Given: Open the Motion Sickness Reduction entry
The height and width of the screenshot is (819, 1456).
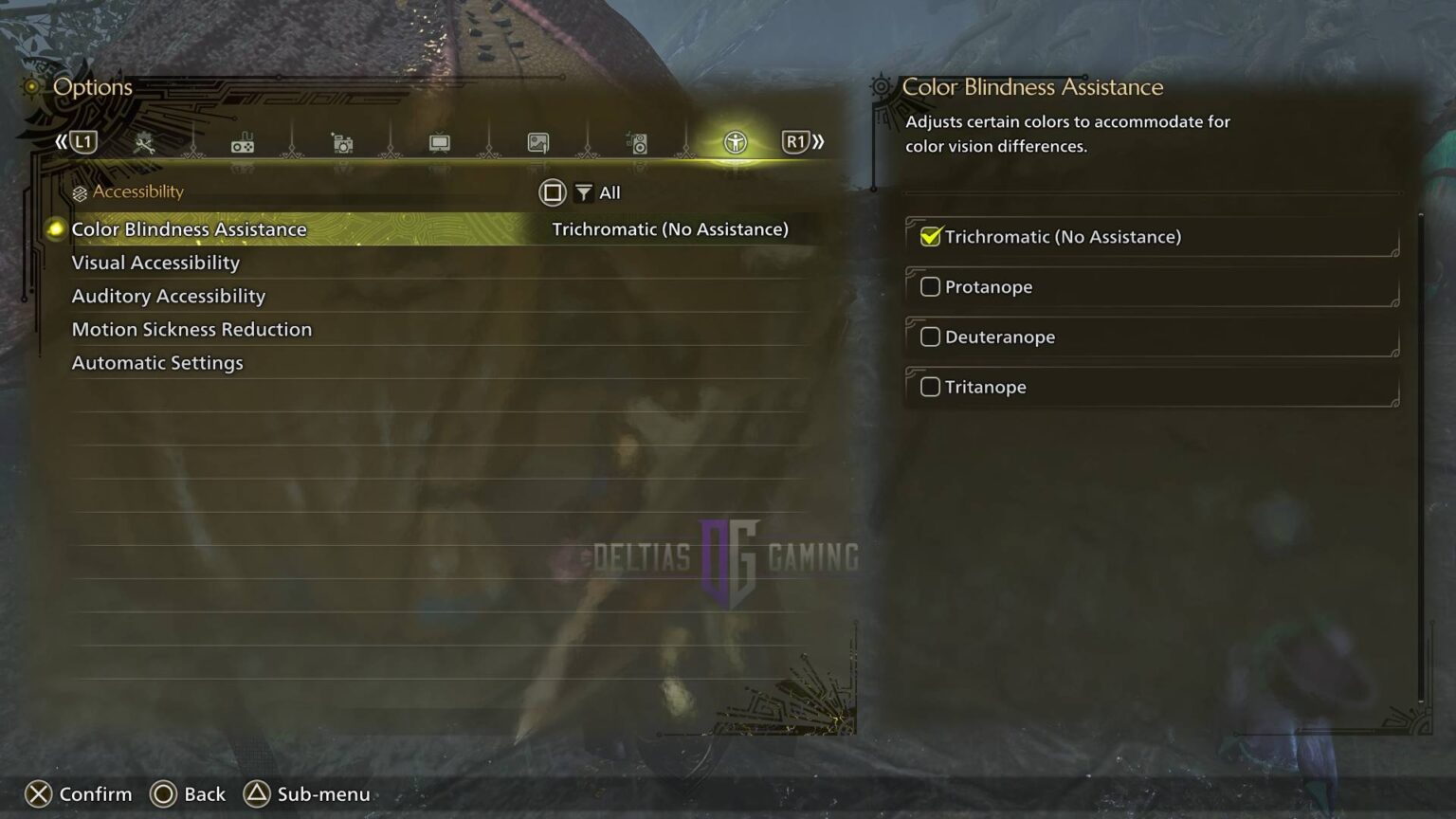Looking at the screenshot, I should 192,329.
